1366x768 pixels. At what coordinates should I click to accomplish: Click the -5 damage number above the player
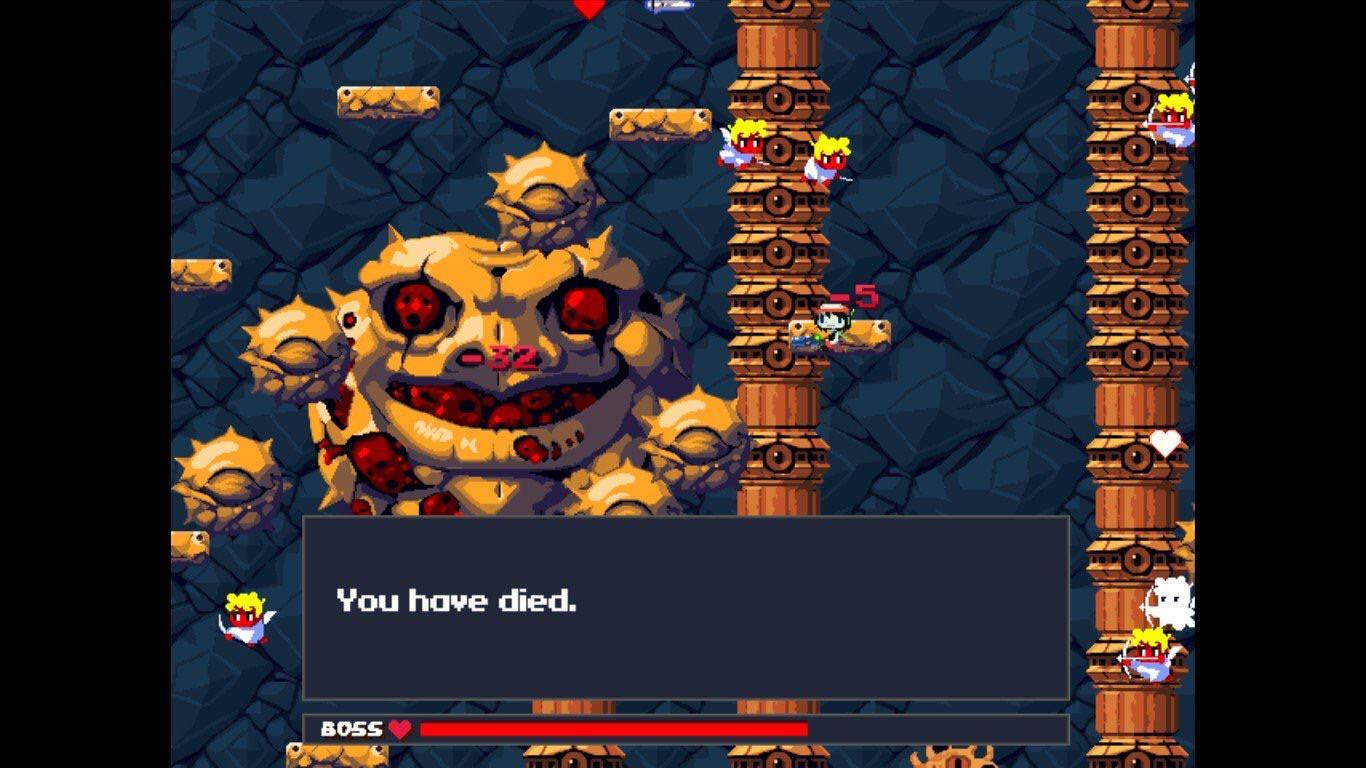pyautogui.click(x=858, y=297)
